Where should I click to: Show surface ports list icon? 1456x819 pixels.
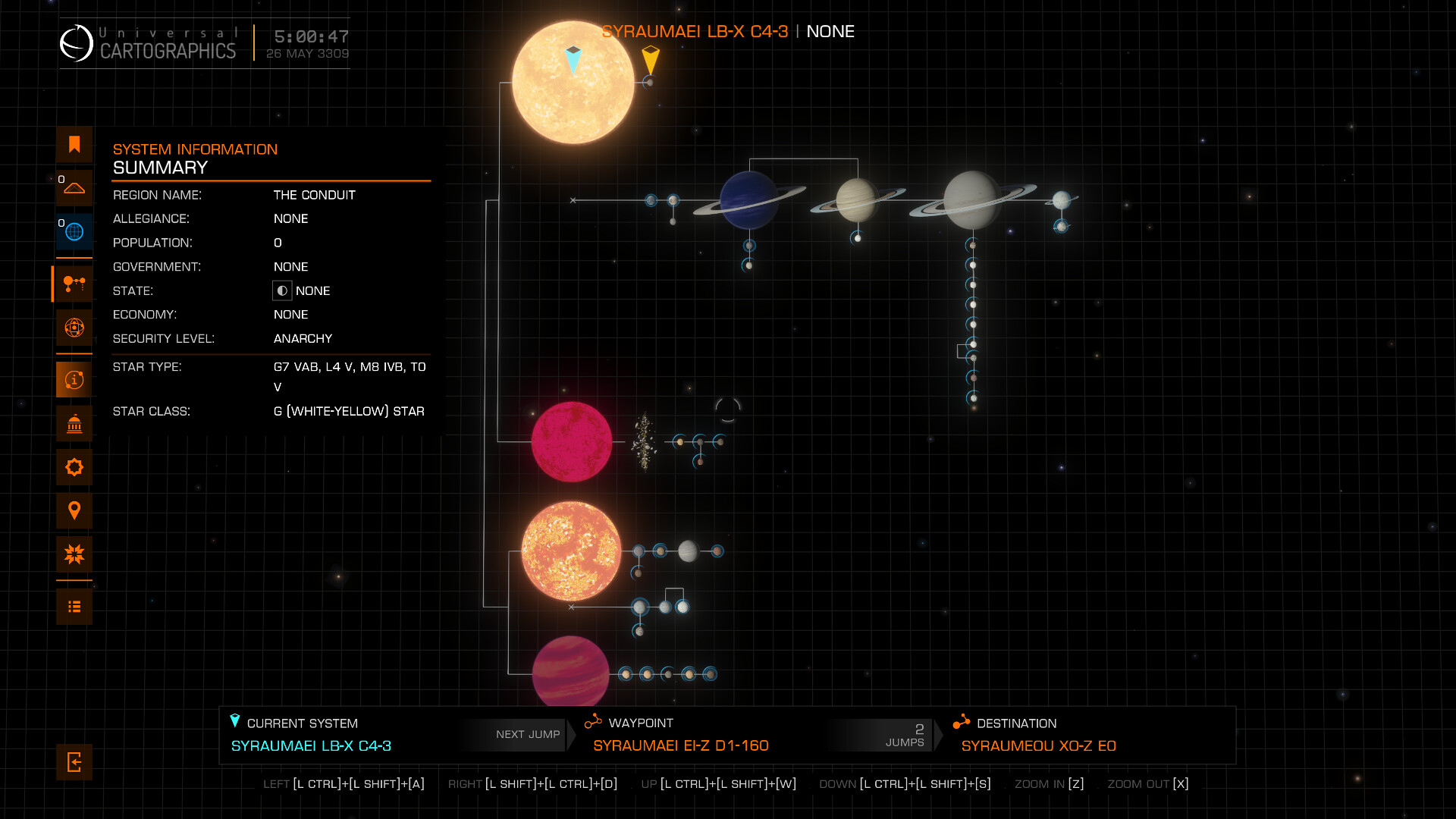[x=74, y=188]
